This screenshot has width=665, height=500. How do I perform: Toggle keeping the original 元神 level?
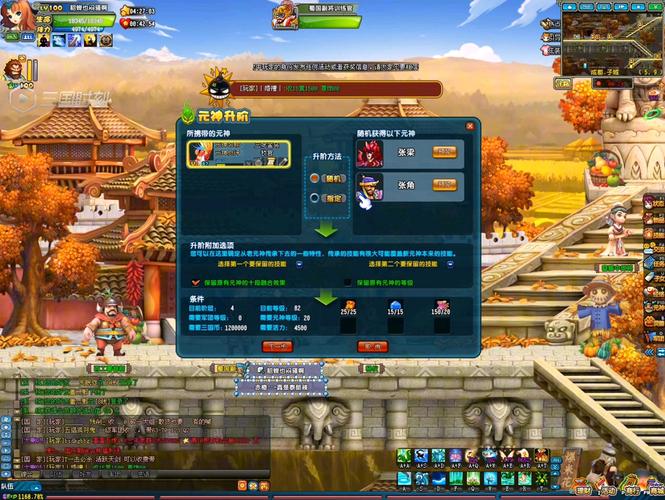(348, 282)
